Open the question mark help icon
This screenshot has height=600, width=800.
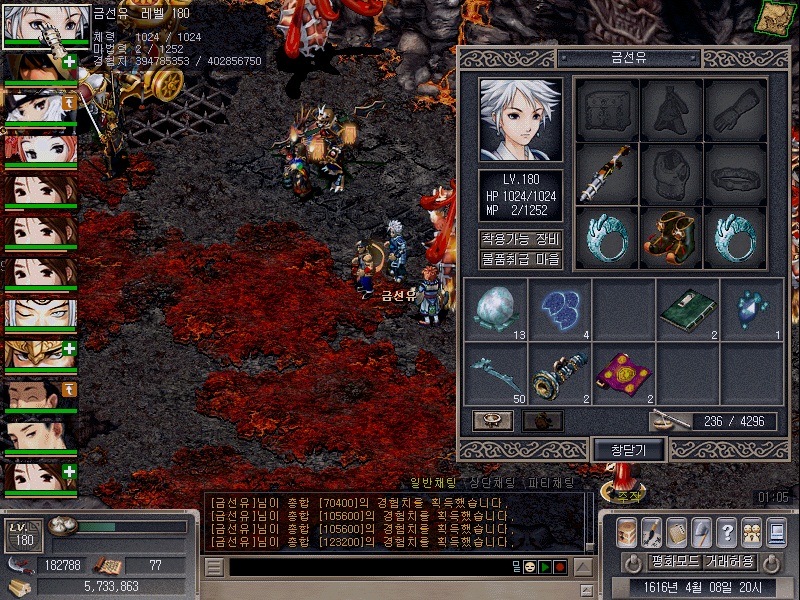point(727,533)
